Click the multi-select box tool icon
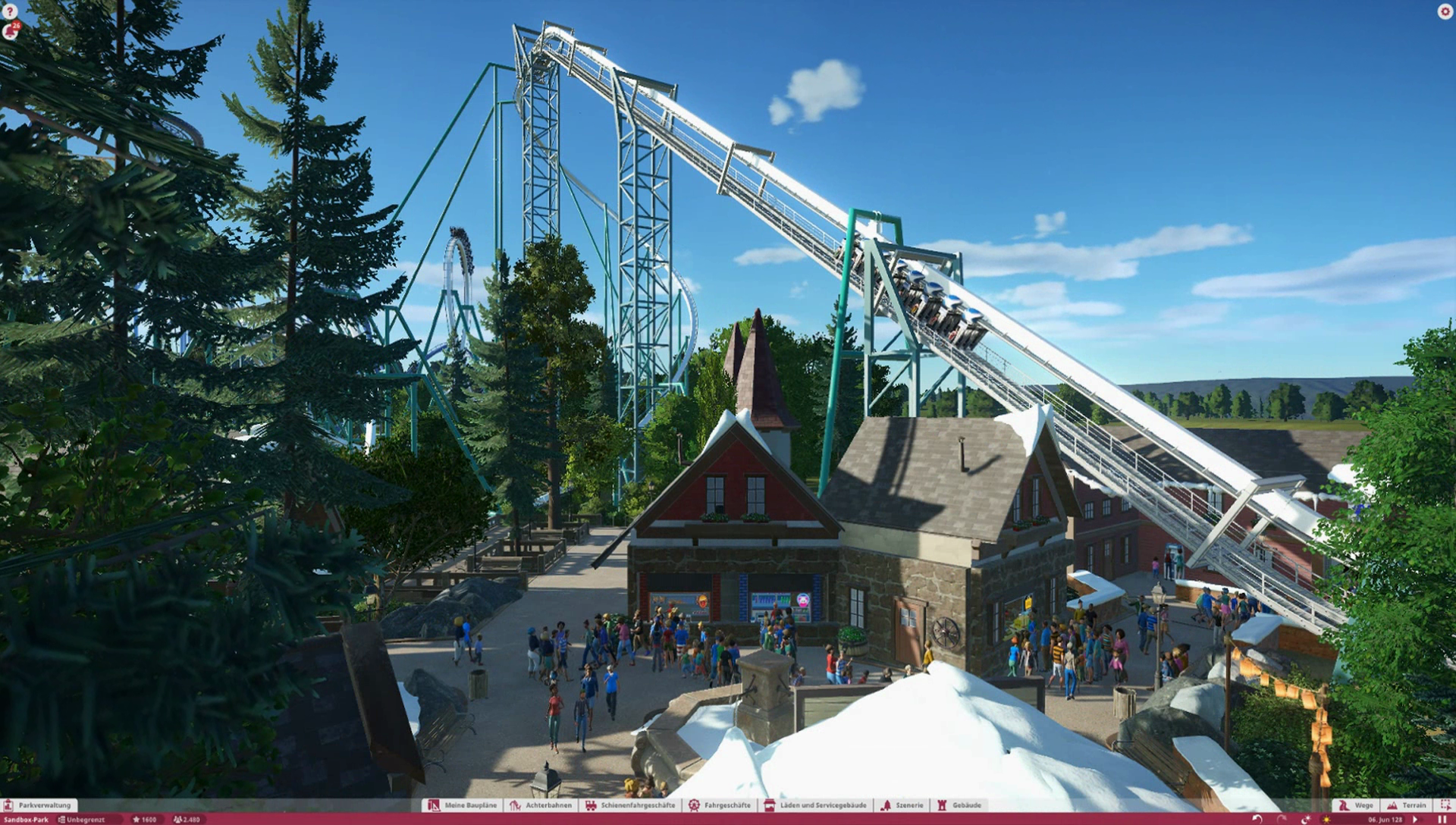Screen dimensions: 1456x825 1445,805
